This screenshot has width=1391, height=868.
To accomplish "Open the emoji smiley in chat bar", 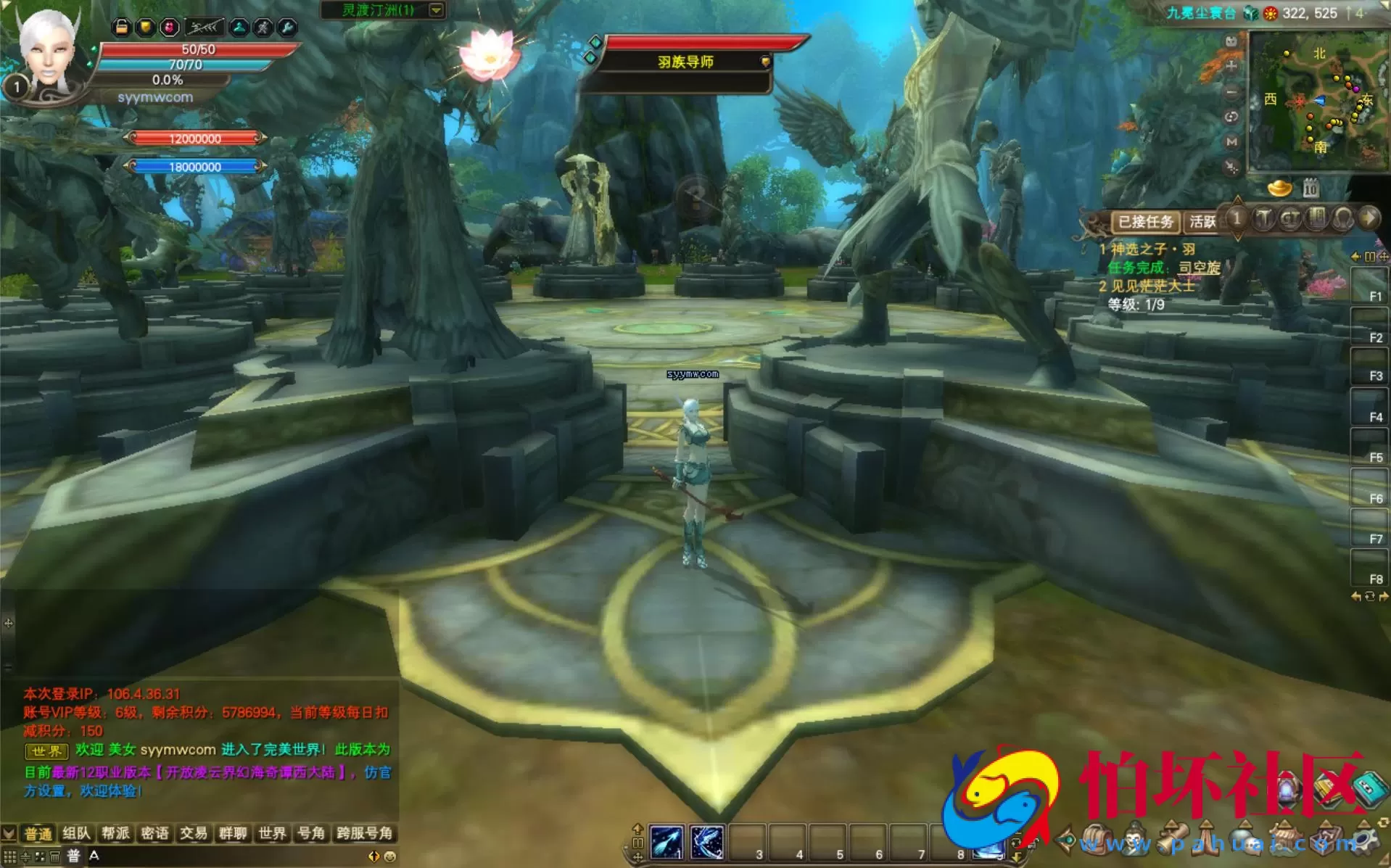I will [x=390, y=856].
